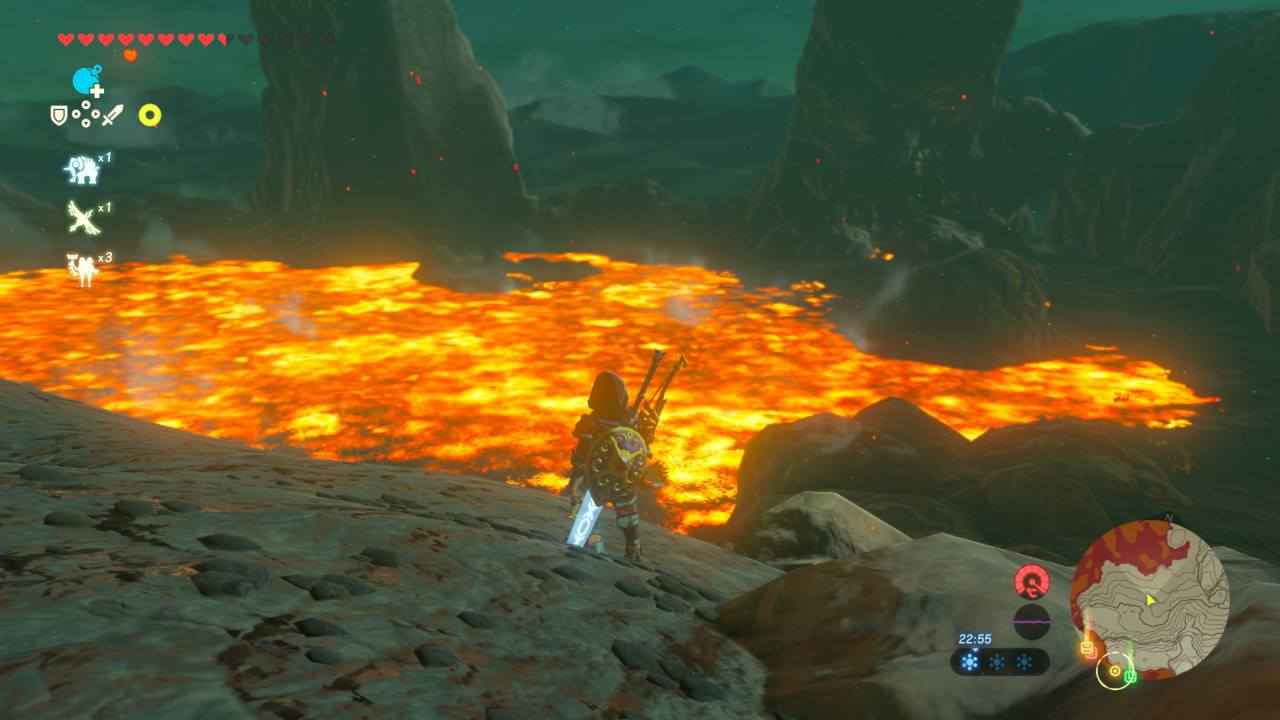Click the red temperature gauge icon
This screenshot has height=720, width=1280.
[1031, 581]
